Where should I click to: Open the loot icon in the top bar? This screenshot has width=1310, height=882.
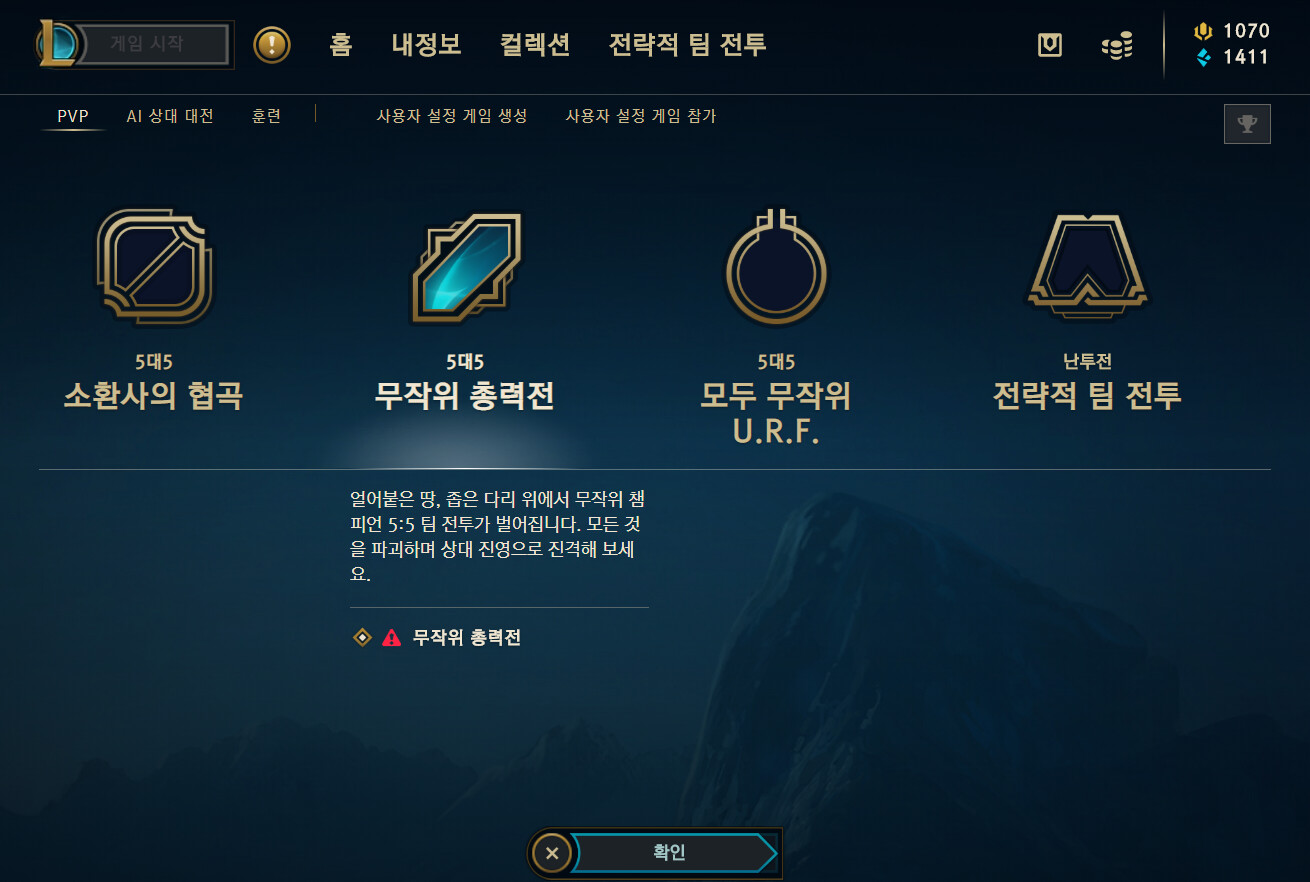coord(1049,44)
